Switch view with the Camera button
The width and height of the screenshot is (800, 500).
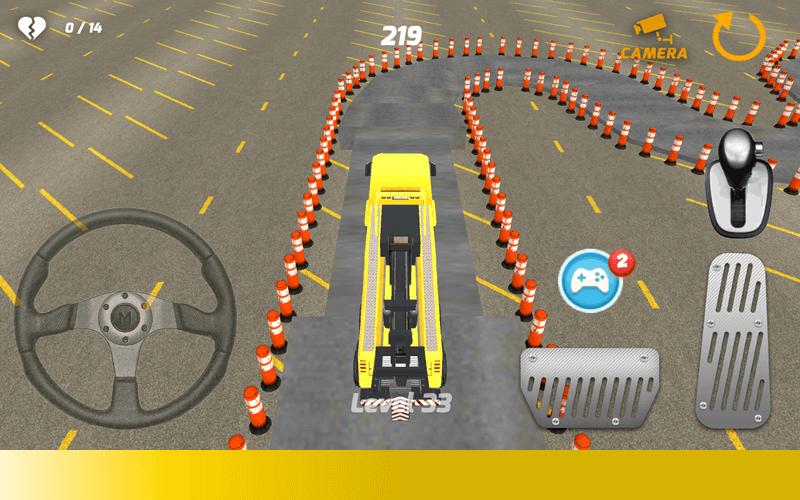click(654, 37)
